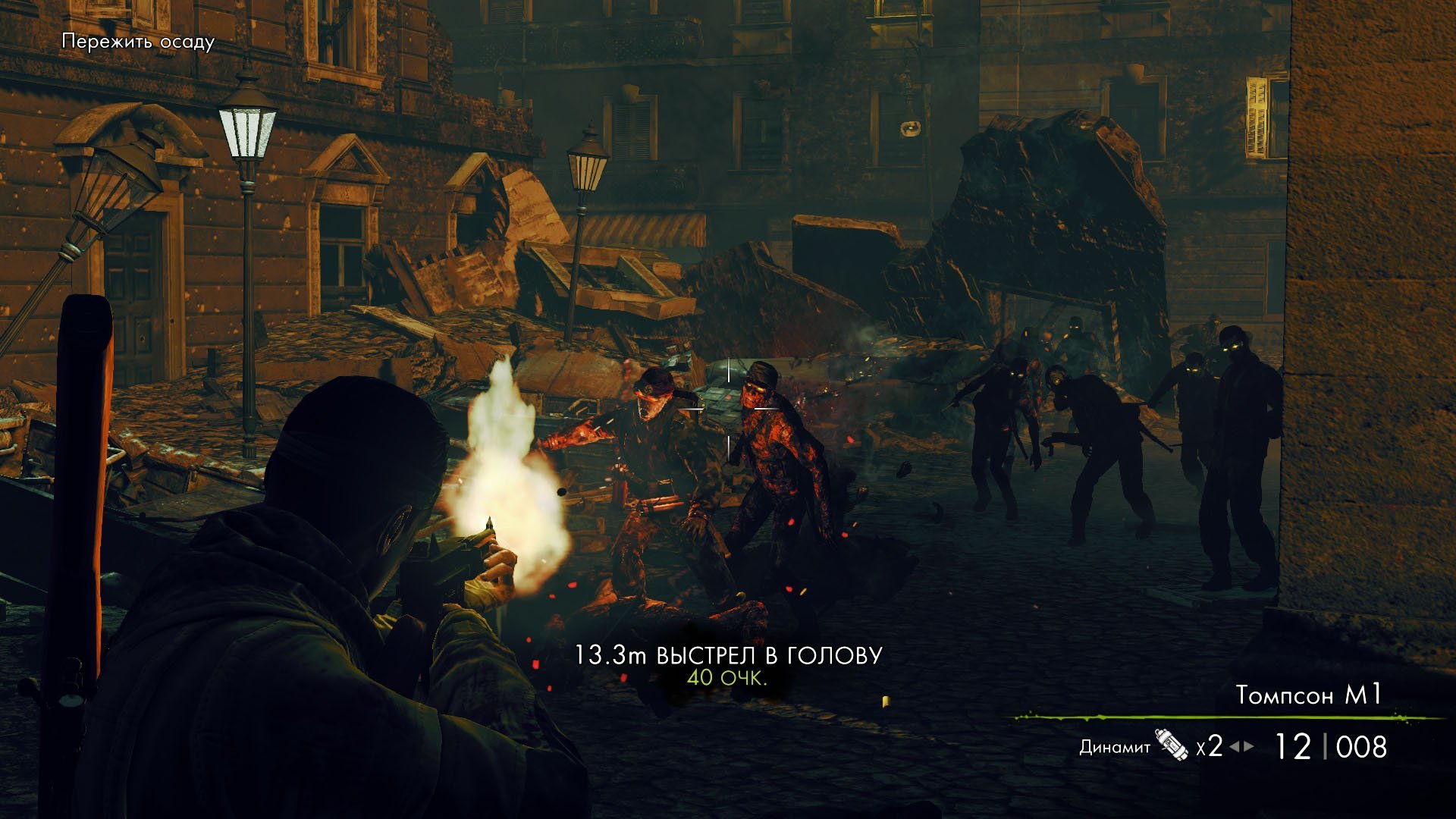1456x819 pixels.
Task: Select the "Пережить осаду" objective tracker
Action: (138, 42)
